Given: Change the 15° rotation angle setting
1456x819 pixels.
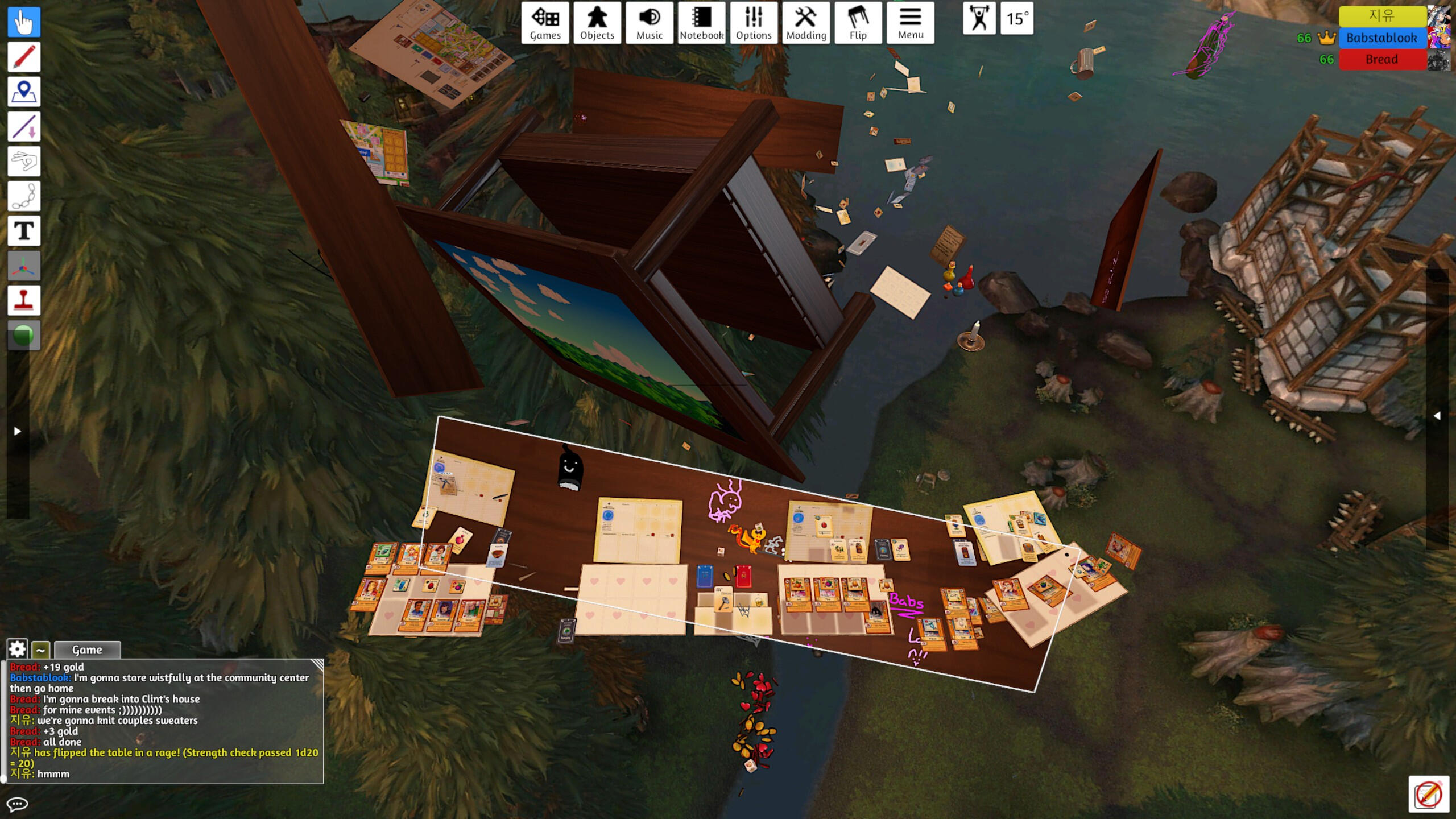Looking at the screenshot, I should coord(1017,19).
